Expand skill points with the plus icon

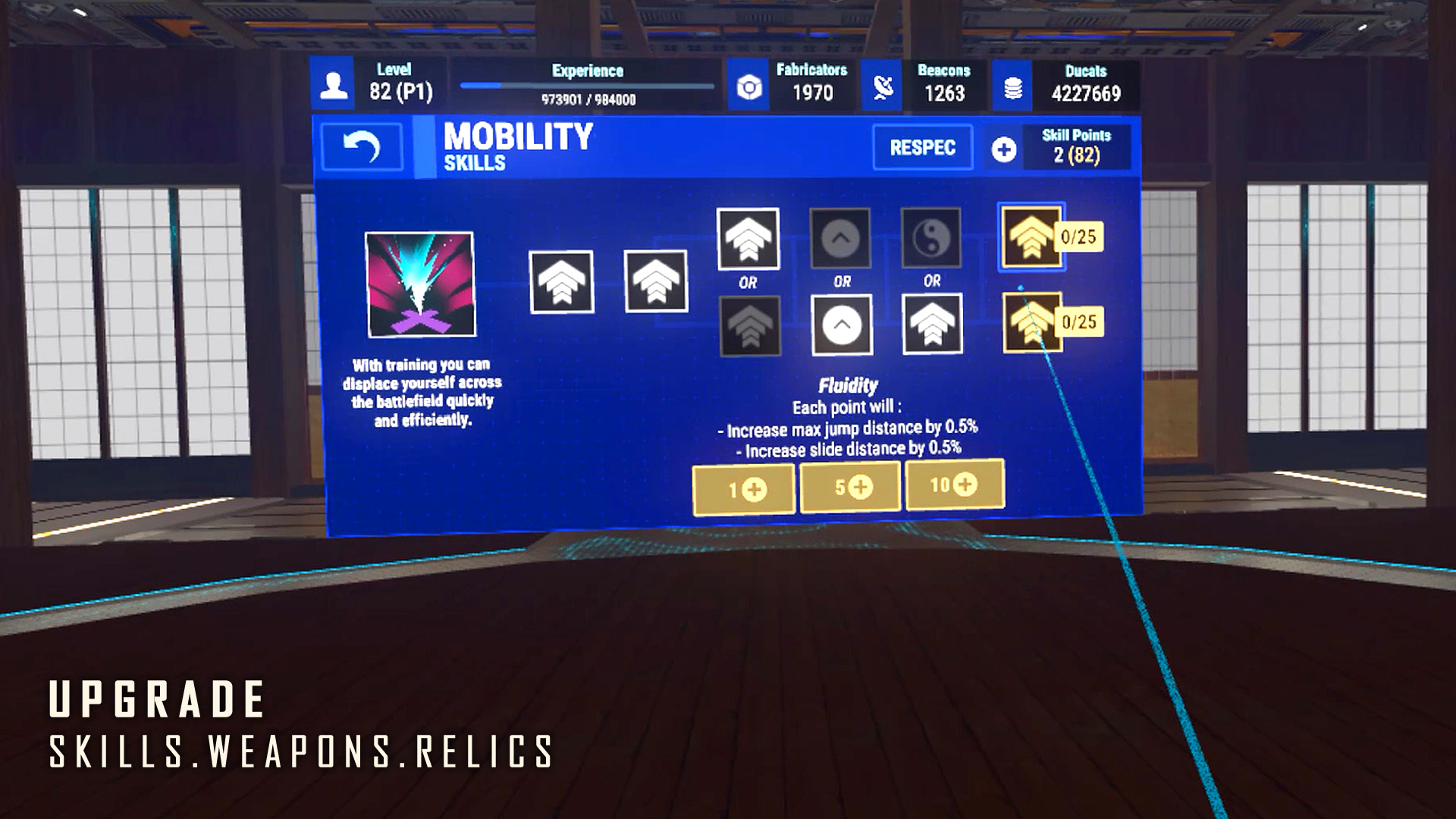(1006, 149)
